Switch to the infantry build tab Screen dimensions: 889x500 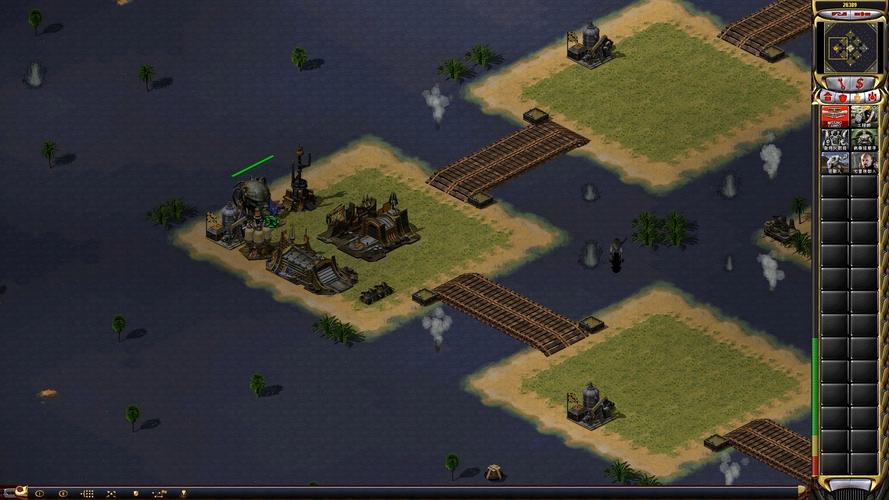pos(857,97)
